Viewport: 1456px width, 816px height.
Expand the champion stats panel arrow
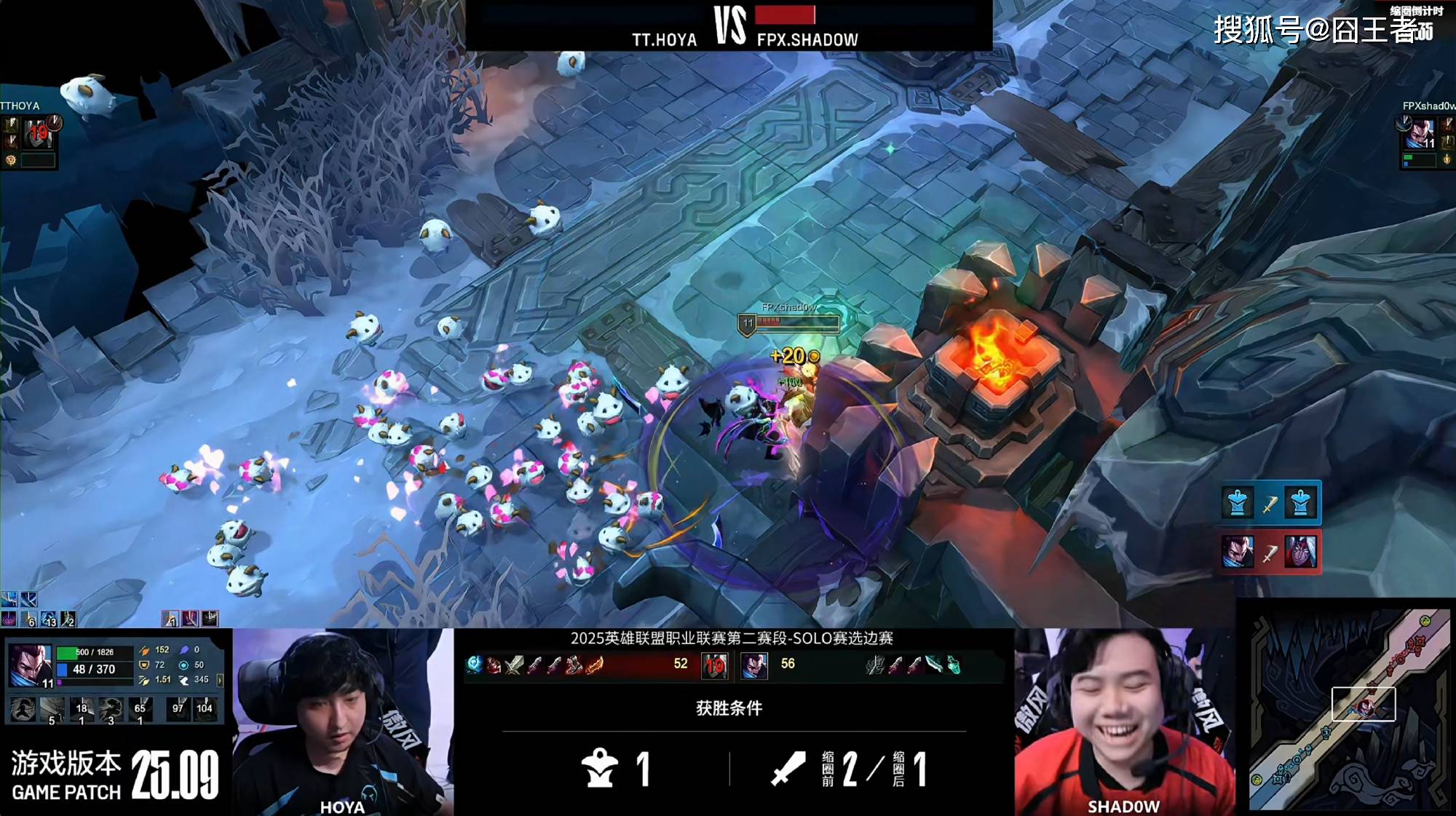(220, 681)
